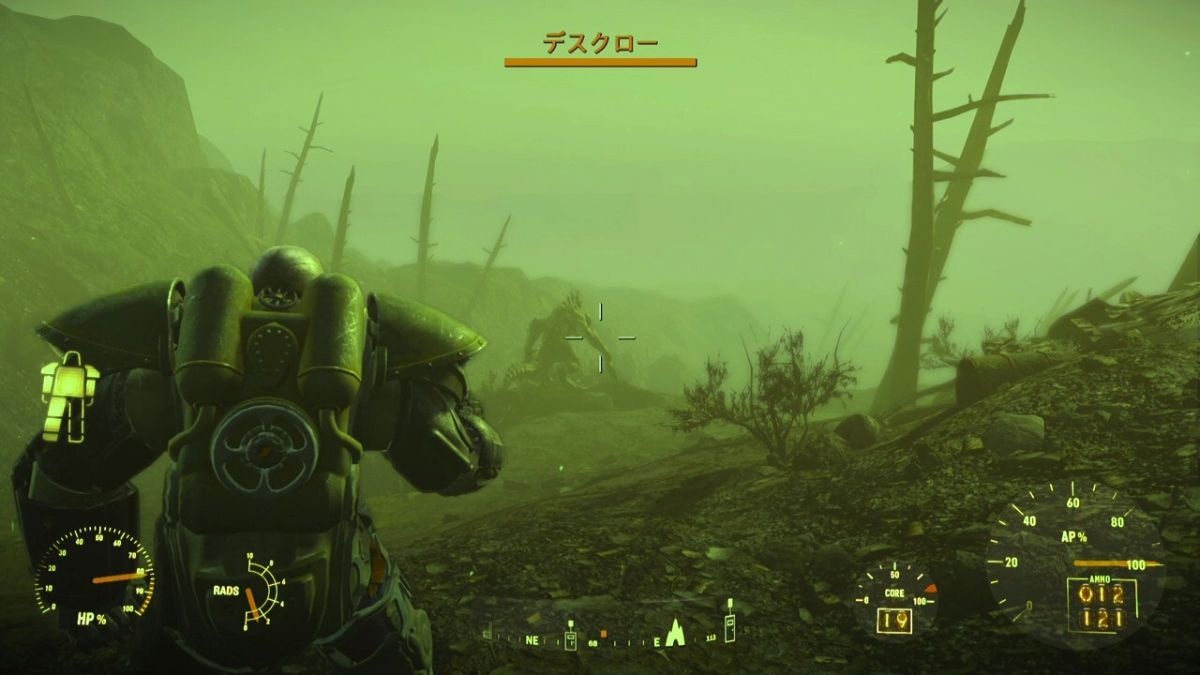Click the power armor condition icon

click(69, 395)
